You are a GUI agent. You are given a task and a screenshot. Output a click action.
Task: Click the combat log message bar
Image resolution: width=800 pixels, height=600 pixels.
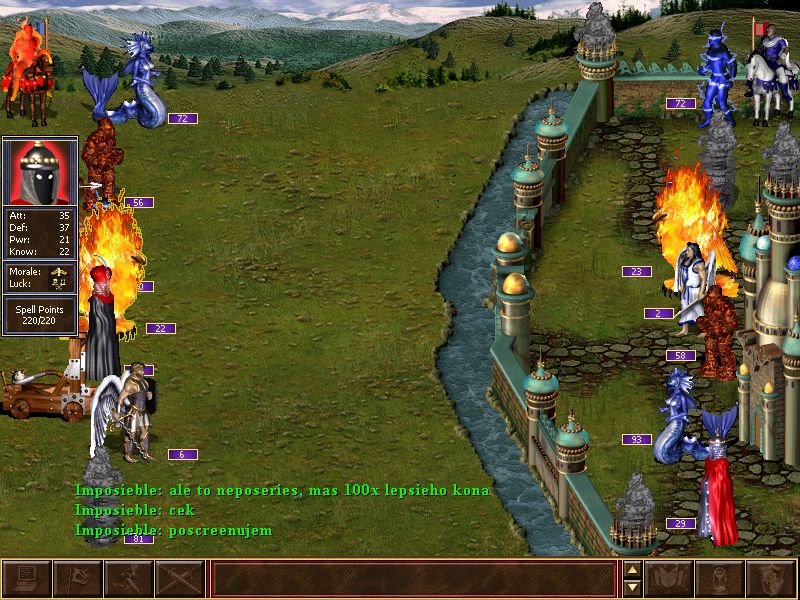tap(413, 579)
